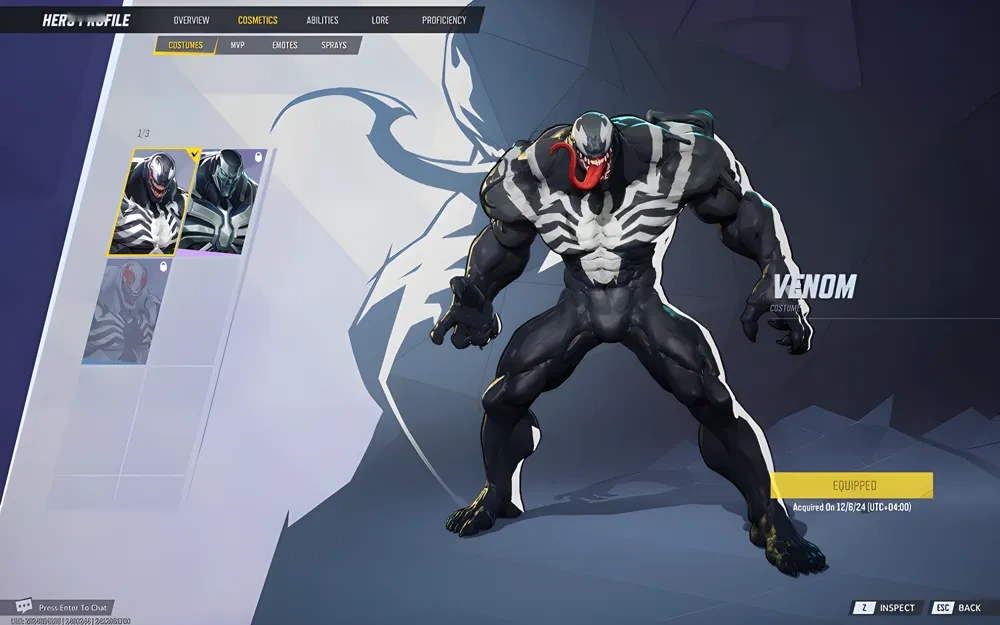View the Emotes sub-tab
Viewport: 1000px width, 625px height.
pos(285,45)
